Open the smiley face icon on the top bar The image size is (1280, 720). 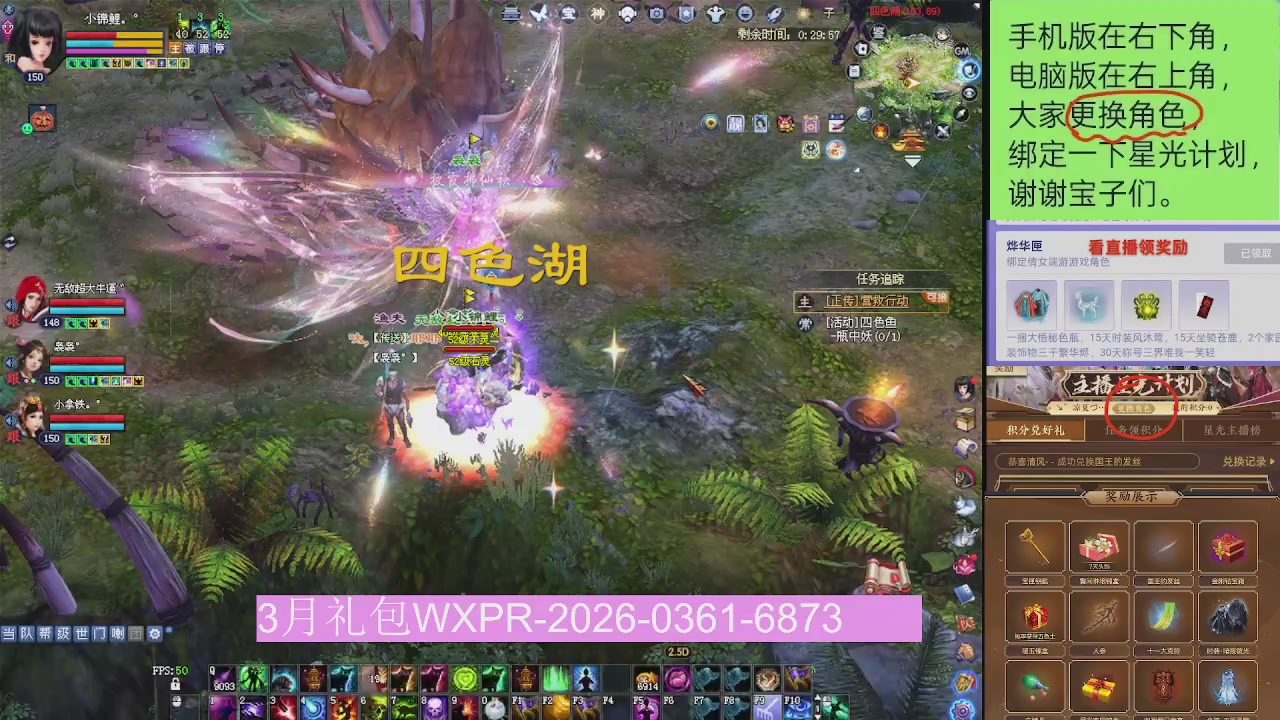[746, 12]
